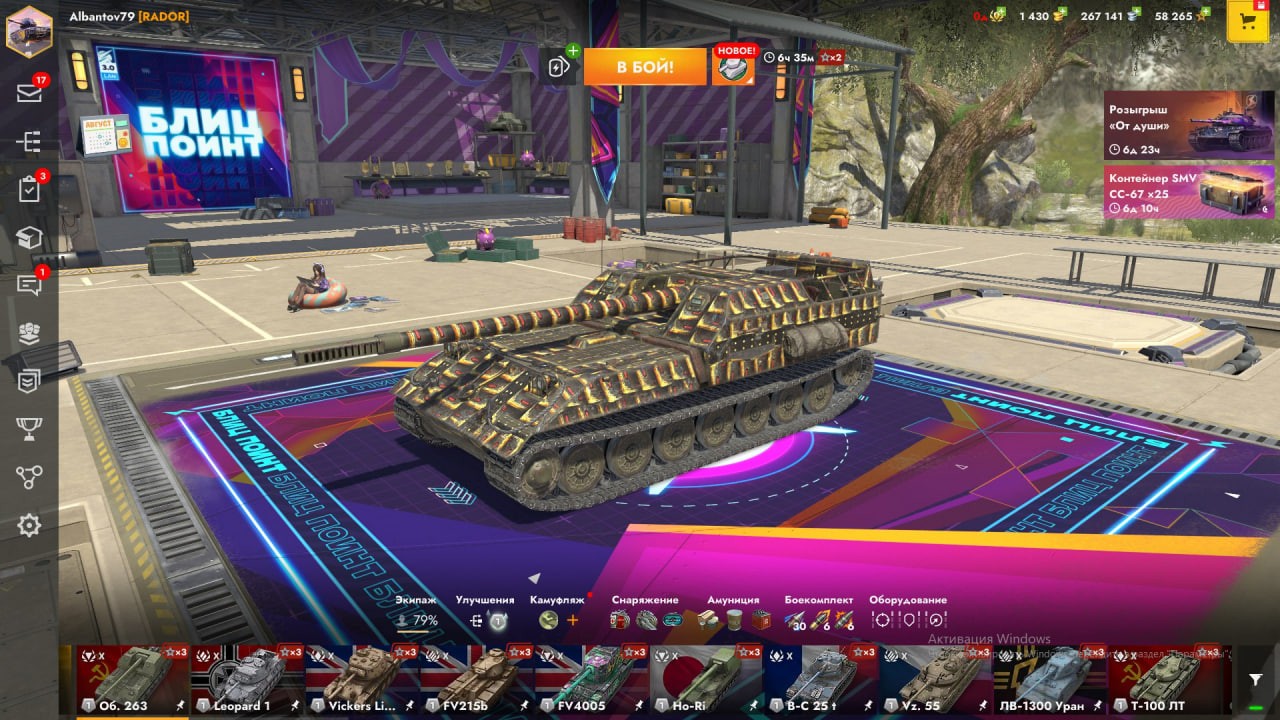
Task: Select the Leopard 1 tank
Action: coord(247,680)
